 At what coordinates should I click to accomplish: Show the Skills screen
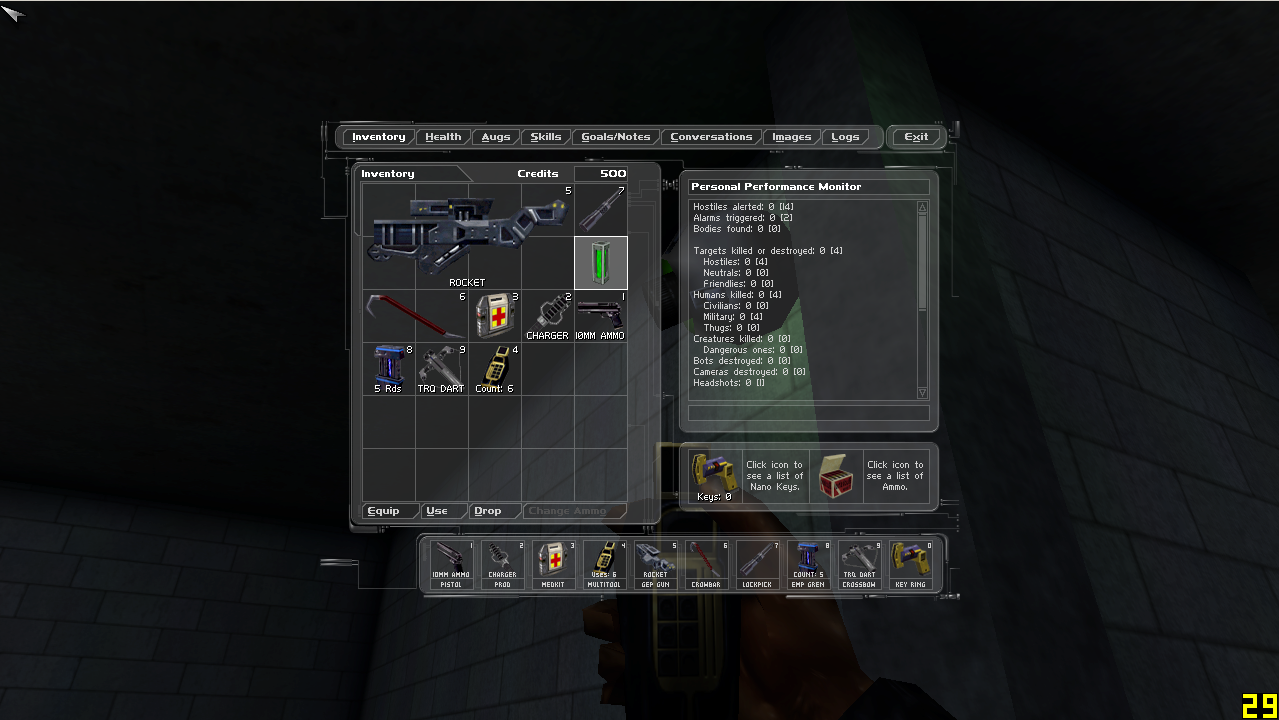pos(545,137)
